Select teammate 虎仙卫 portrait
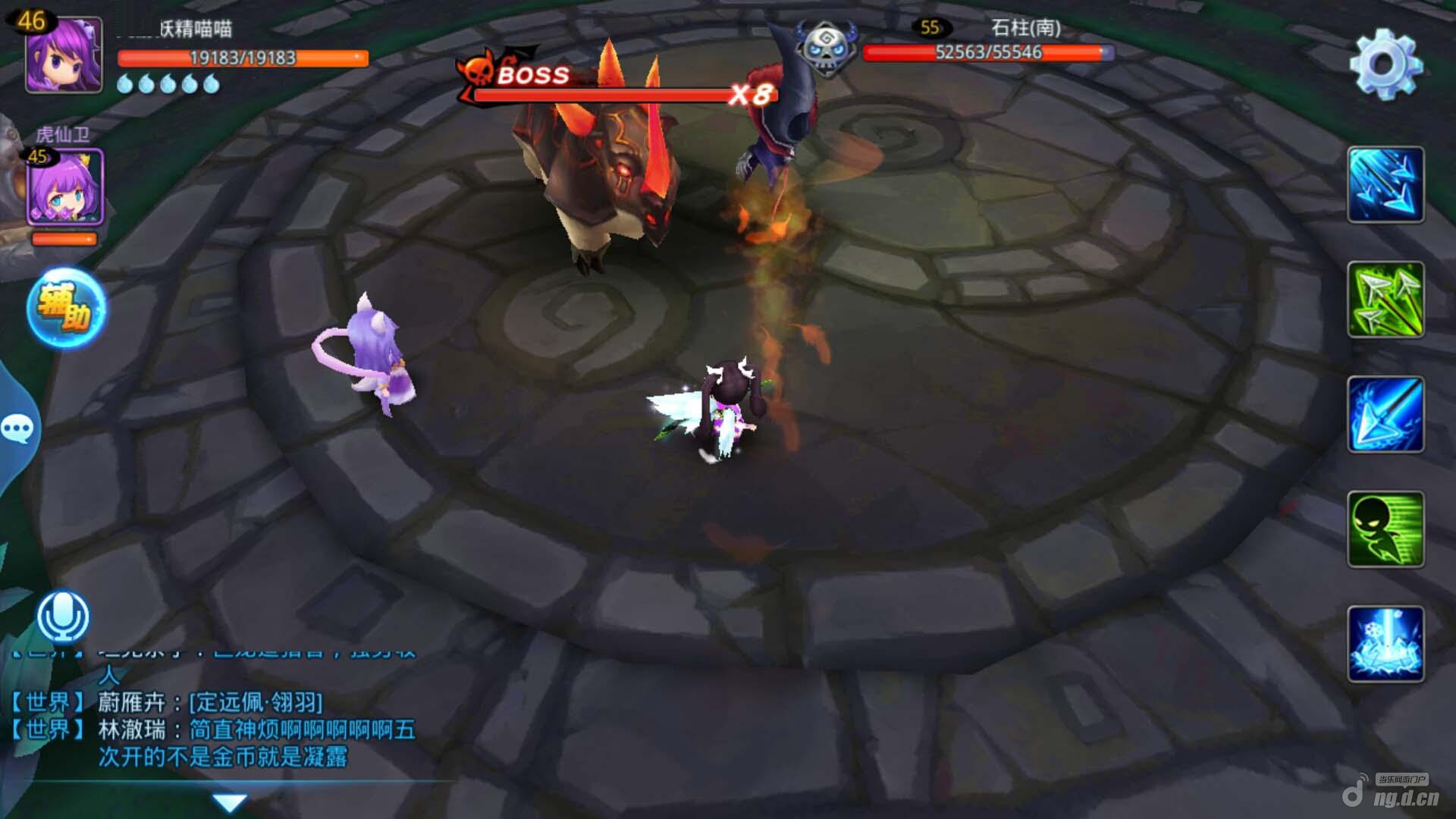The image size is (1456, 819). pos(64,187)
